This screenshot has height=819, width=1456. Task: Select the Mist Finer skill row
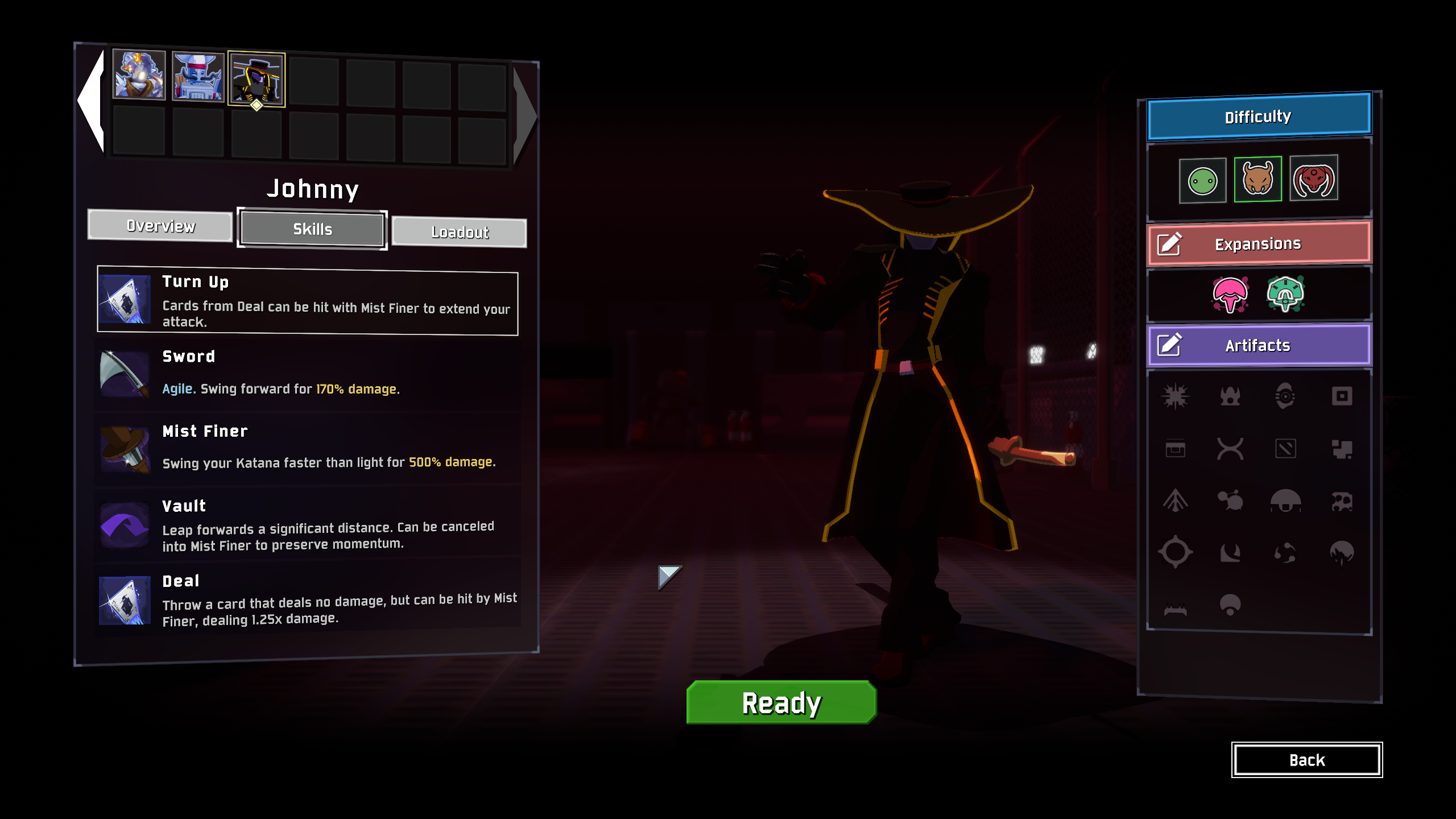tap(308, 448)
